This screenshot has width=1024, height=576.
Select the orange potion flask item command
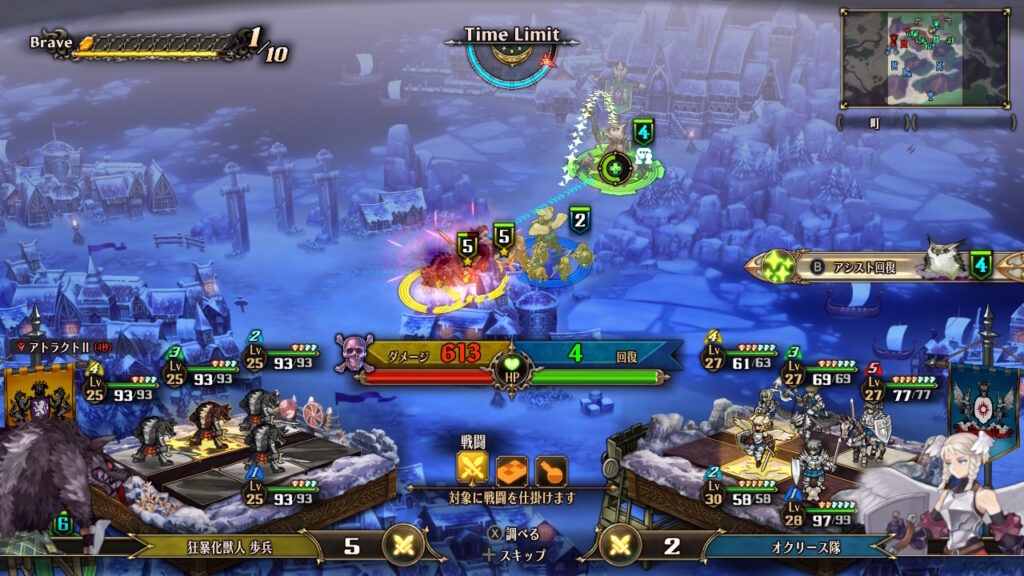tap(550, 469)
